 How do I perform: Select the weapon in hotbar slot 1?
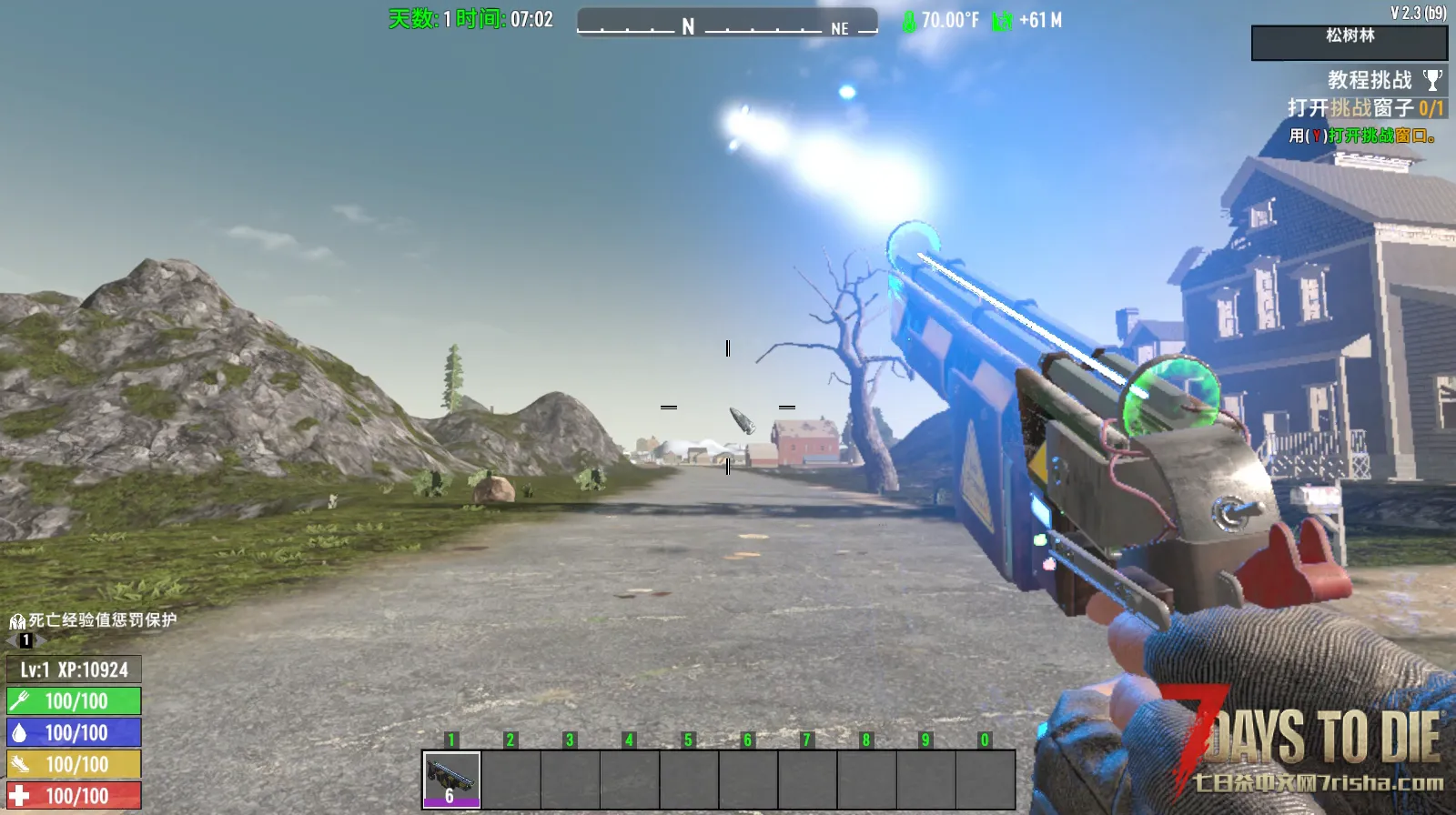(x=451, y=780)
